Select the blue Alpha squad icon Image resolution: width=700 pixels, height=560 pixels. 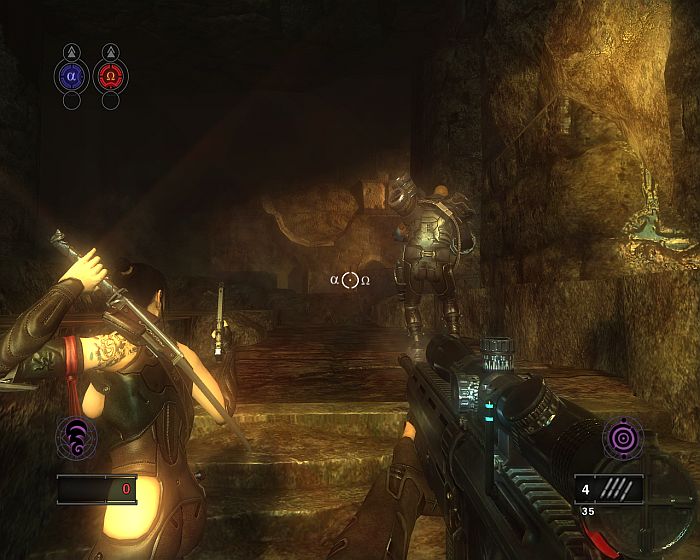point(71,74)
